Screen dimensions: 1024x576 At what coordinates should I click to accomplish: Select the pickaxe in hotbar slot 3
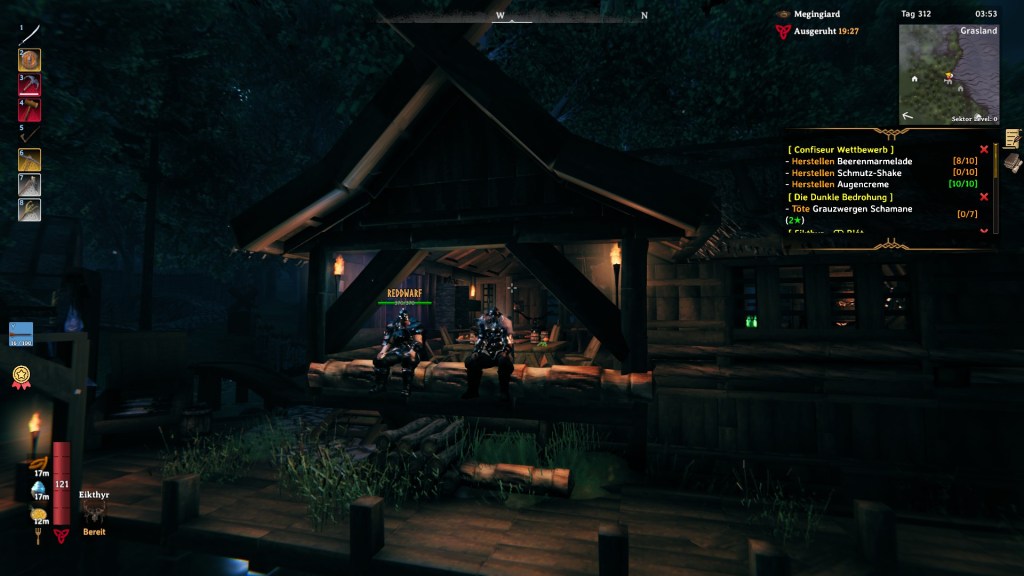coord(30,85)
